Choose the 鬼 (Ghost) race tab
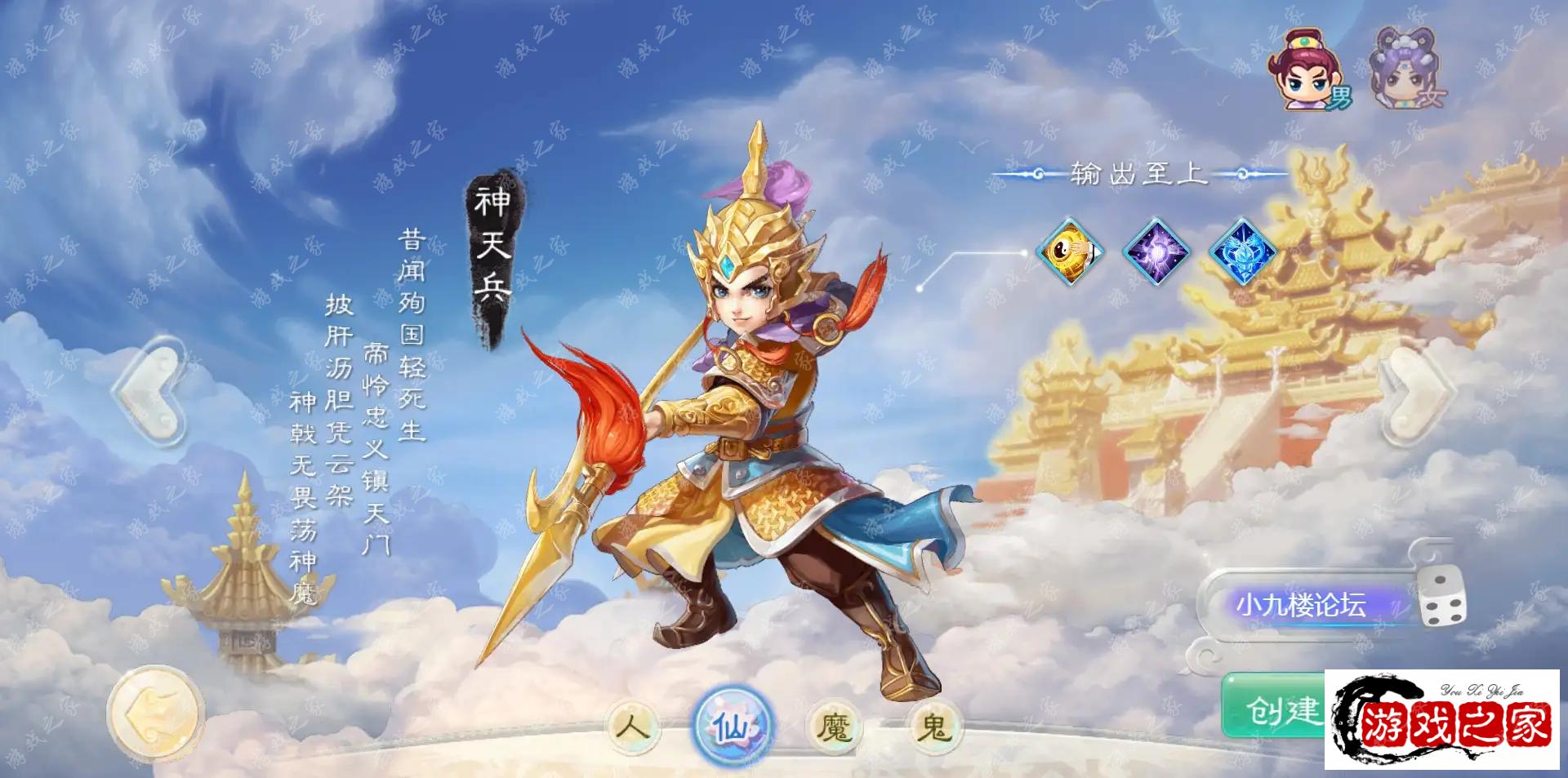1568x778 pixels. coord(933,726)
